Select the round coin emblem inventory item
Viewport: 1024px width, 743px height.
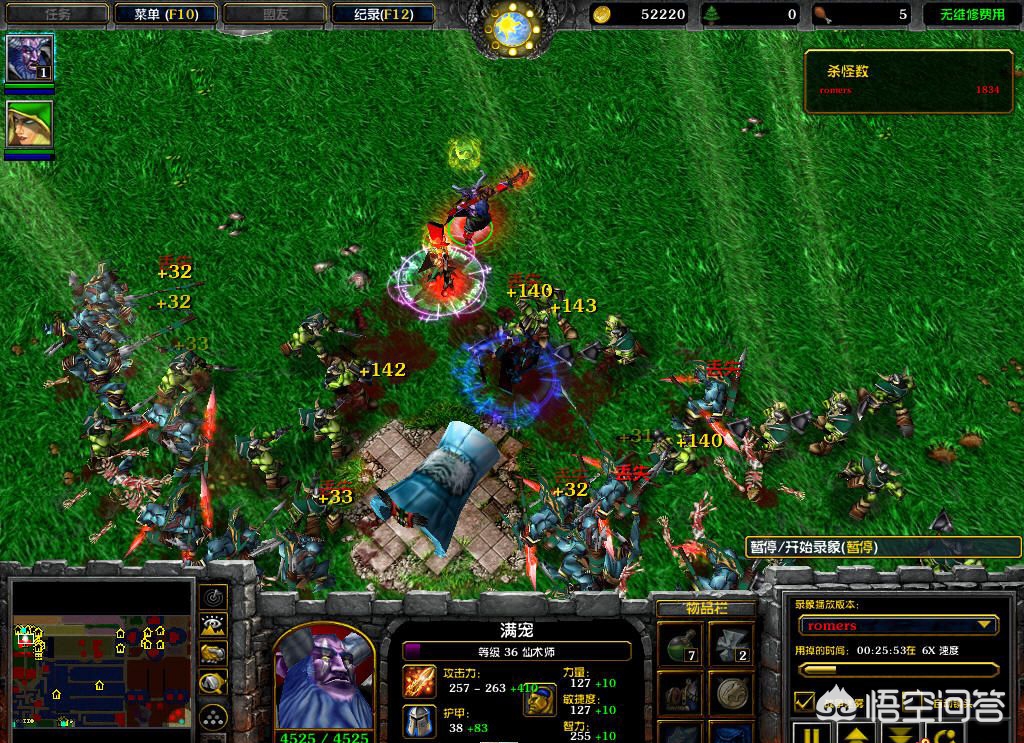[x=731, y=692]
